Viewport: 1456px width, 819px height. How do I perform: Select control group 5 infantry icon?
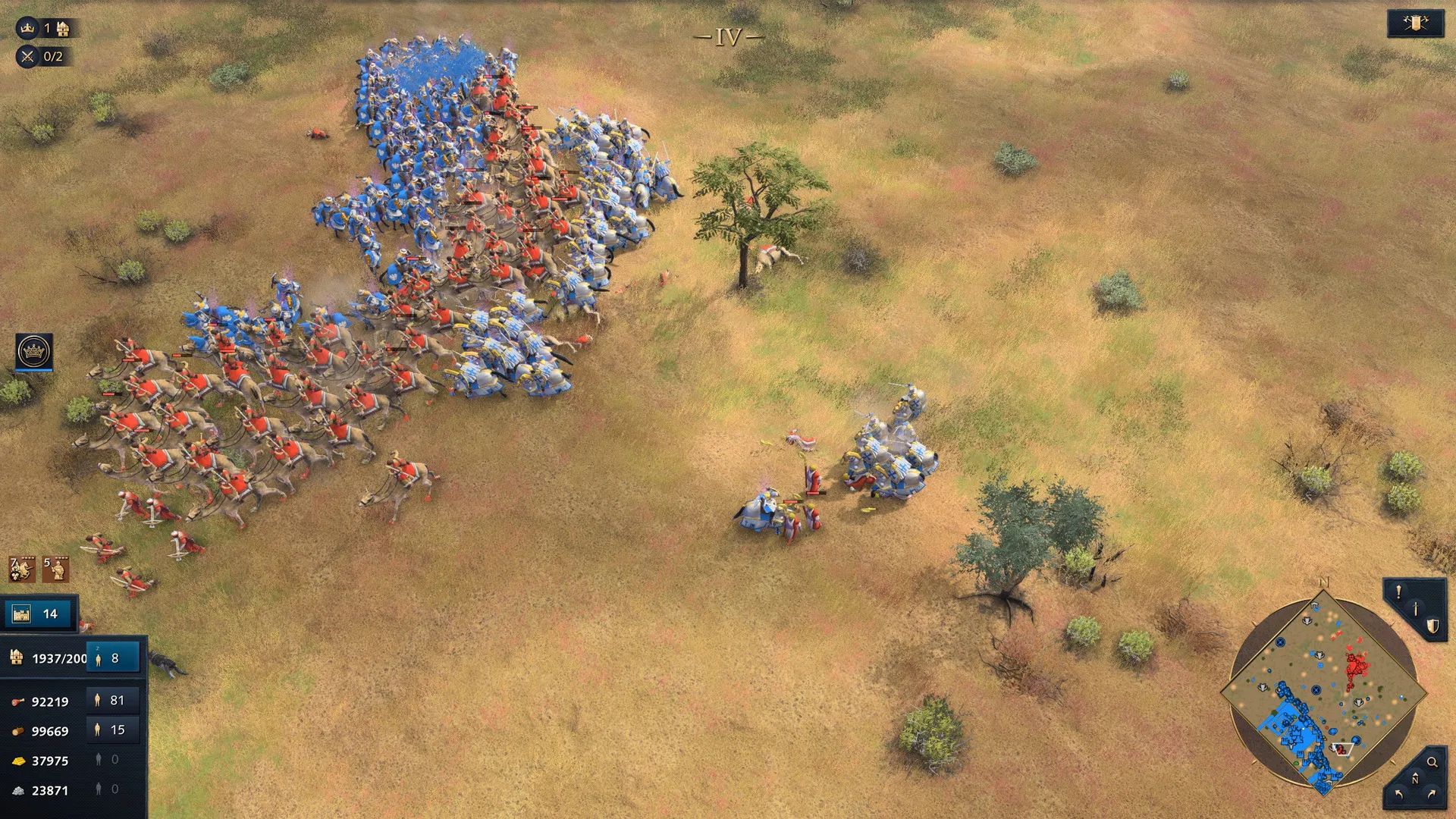pos(55,569)
